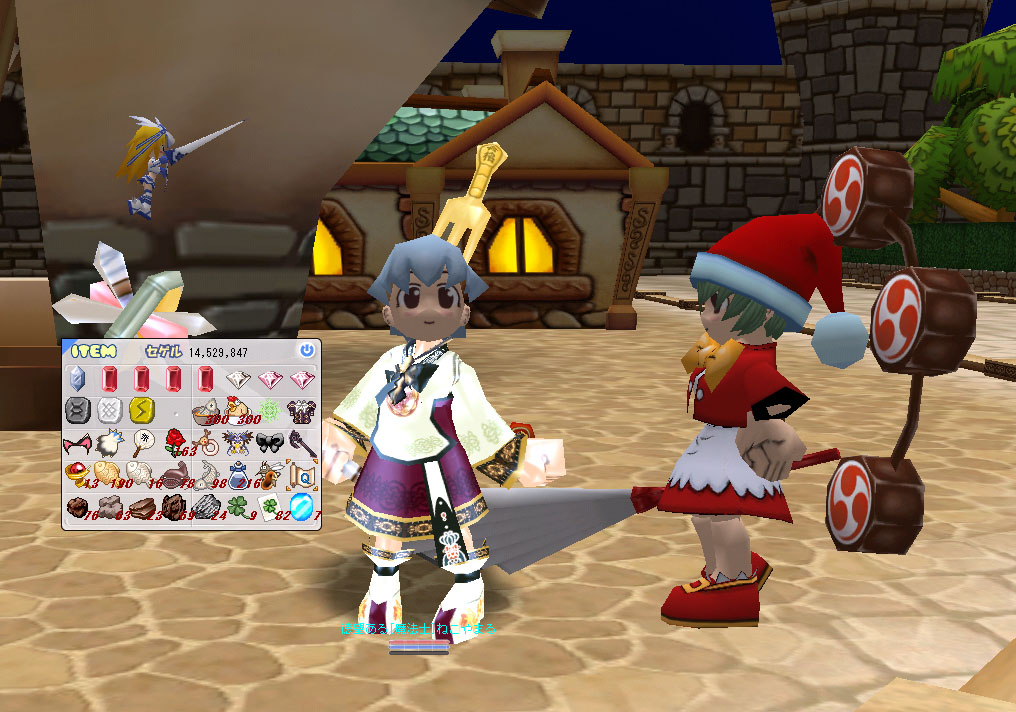Pick the green snowflake item

(x=269, y=410)
